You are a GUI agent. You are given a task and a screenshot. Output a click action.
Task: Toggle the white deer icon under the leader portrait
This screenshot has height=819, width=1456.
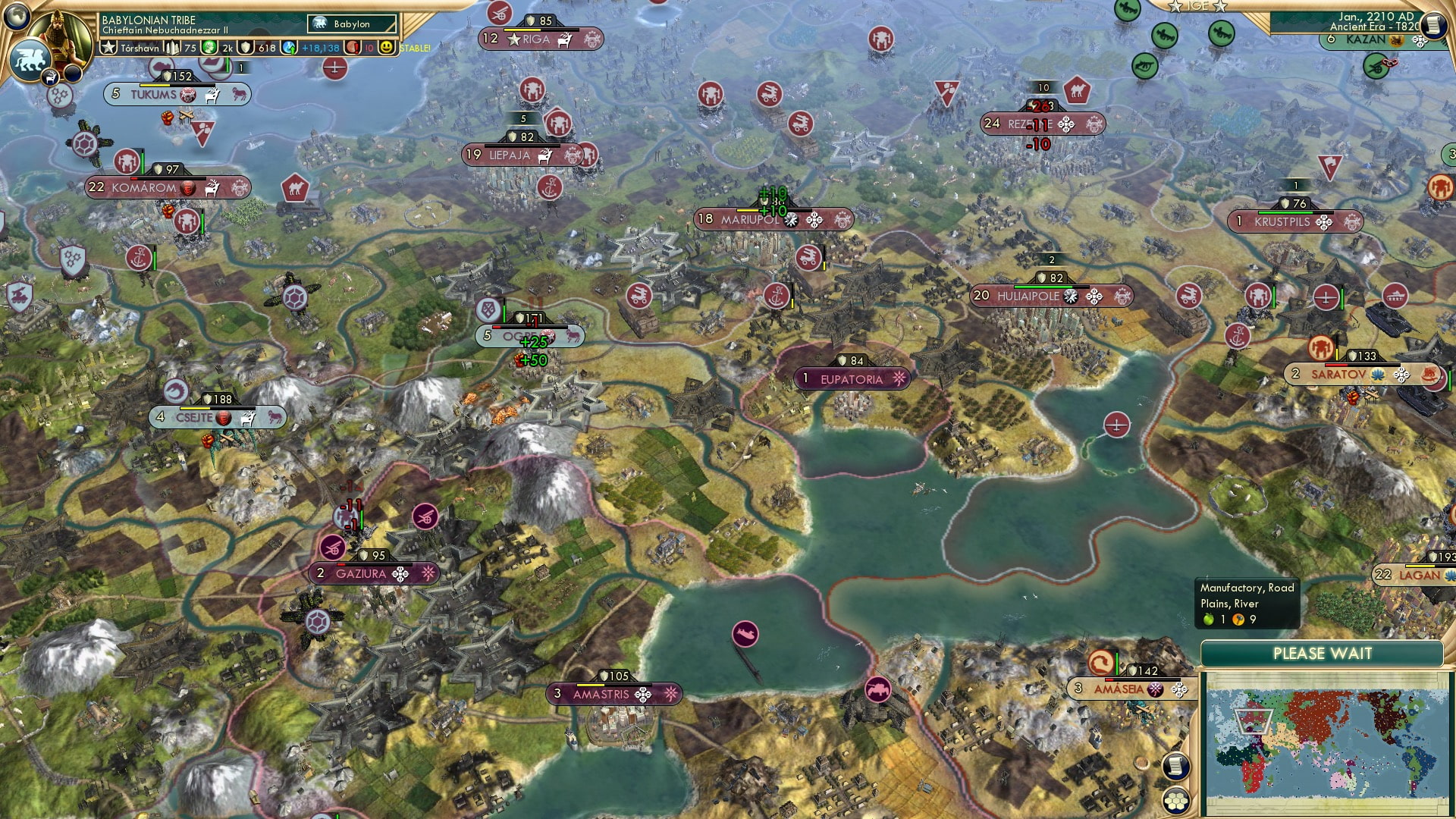50,76
